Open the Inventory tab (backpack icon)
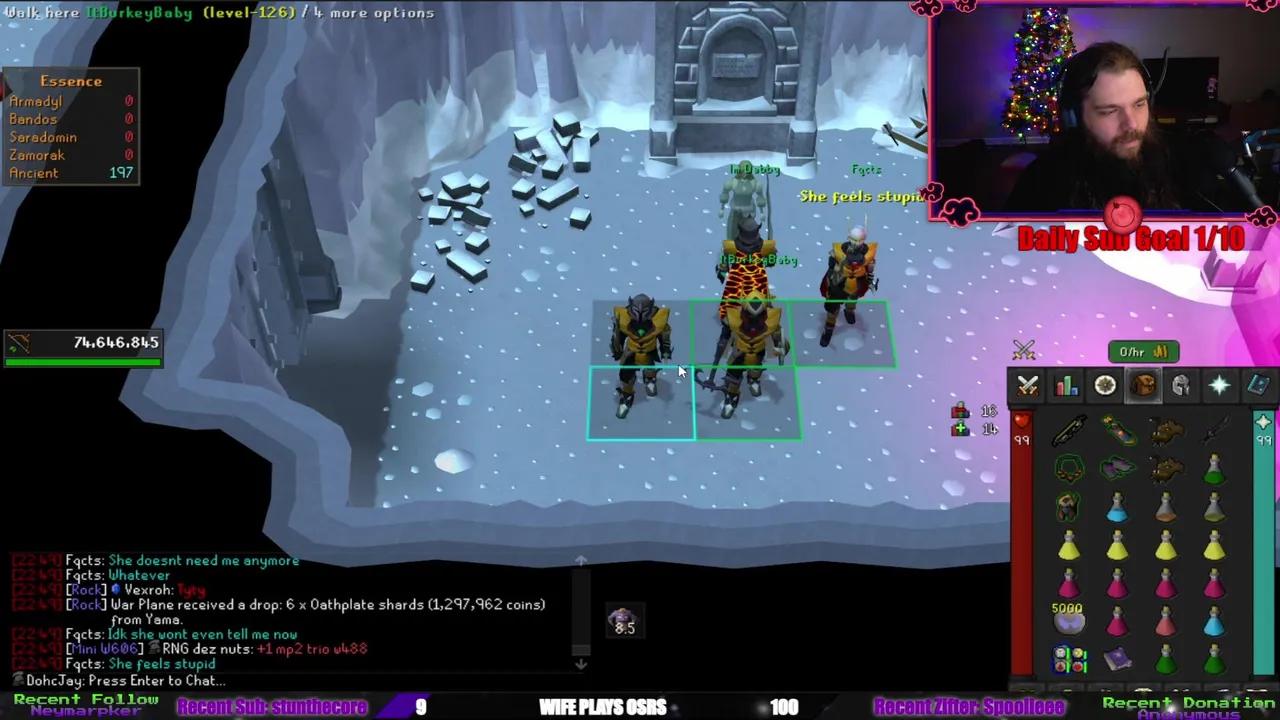Image resolution: width=1280 pixels, height=720 pixels. [1143, 386]
